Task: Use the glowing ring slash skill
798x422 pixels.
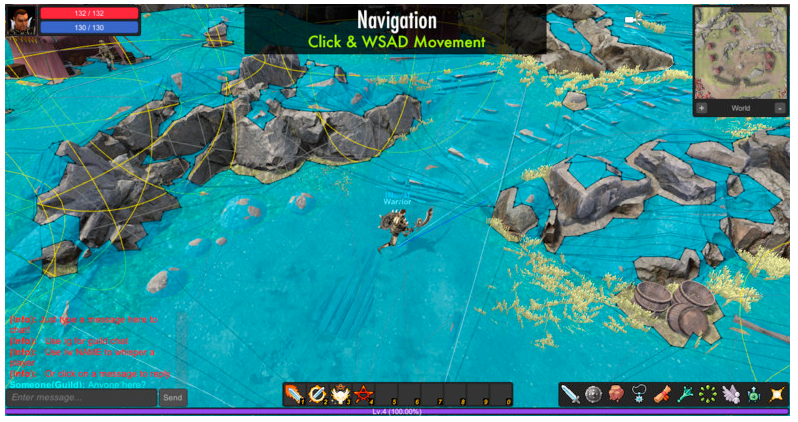Action: [318, 394]
